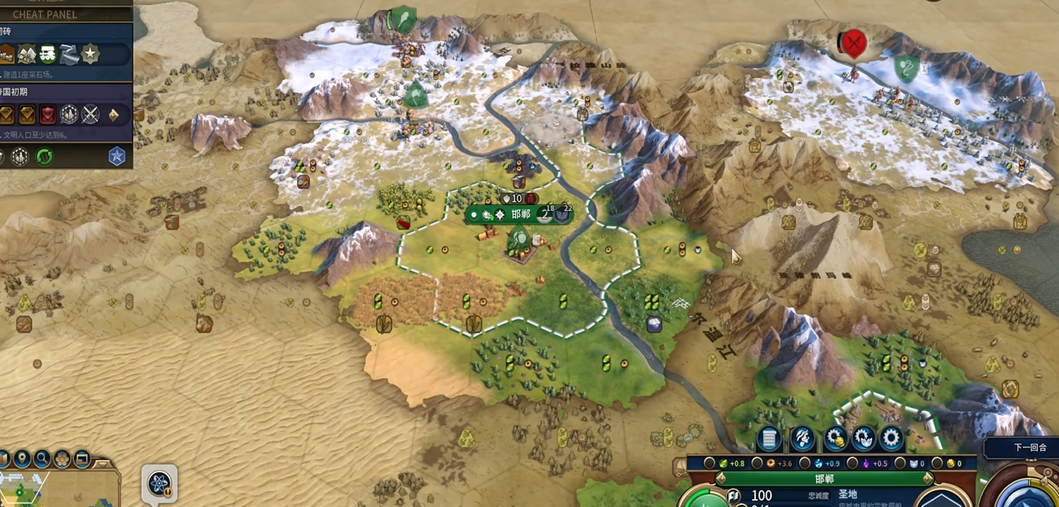Click the green refresh arrows icon

point(44,156)
